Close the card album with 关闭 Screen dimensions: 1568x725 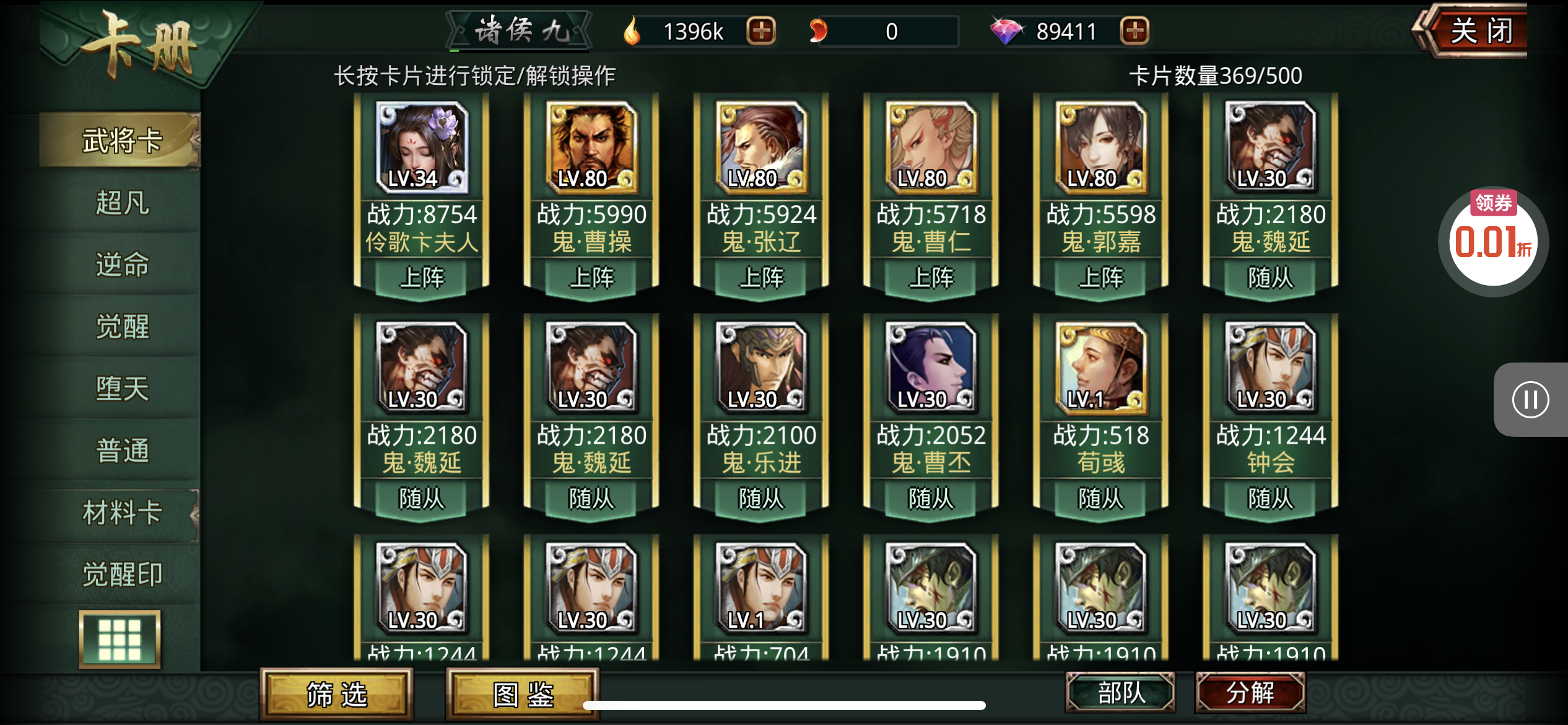[x=1480, y=31]
